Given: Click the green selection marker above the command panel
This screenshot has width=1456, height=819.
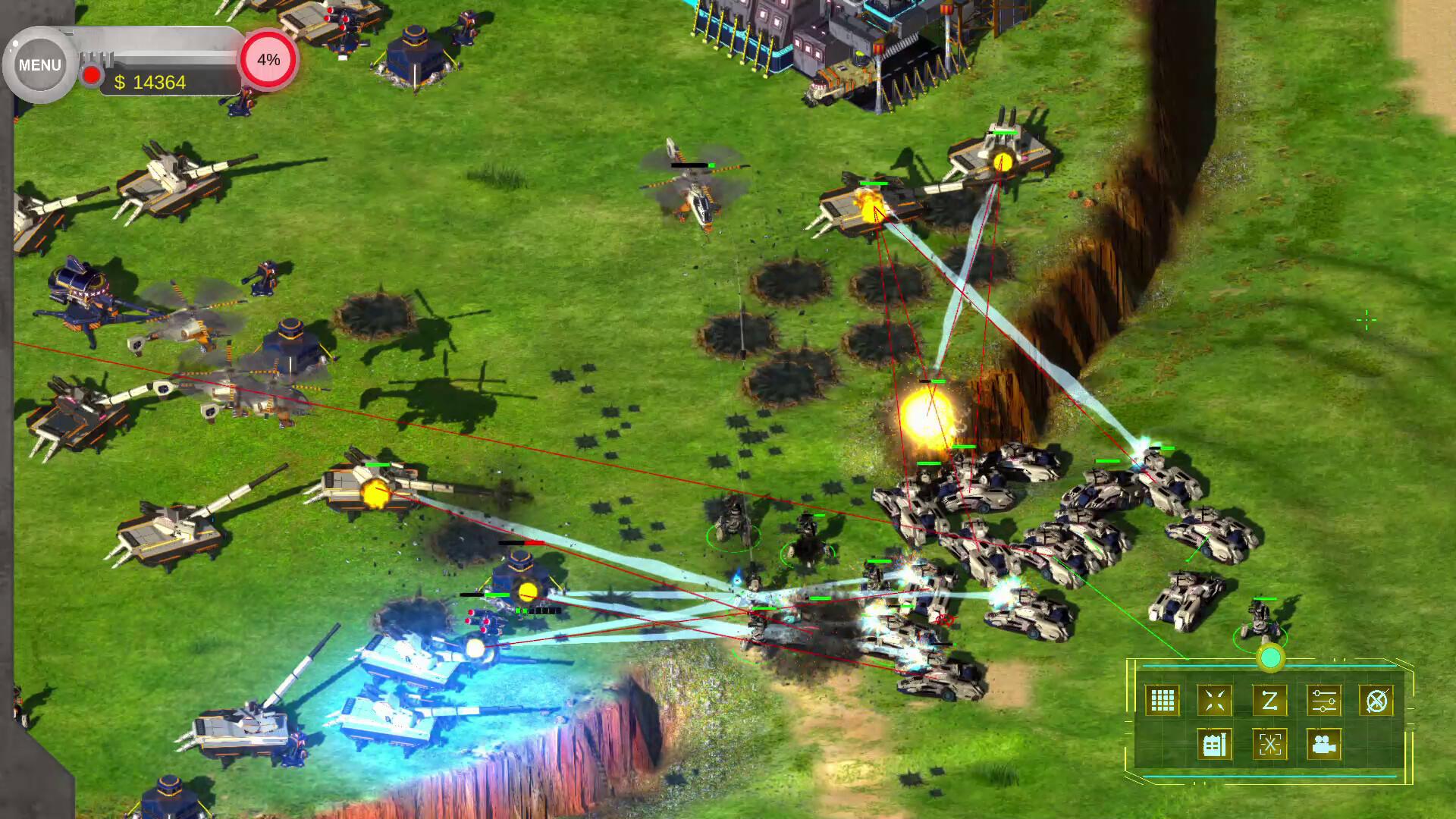Looking at the screenshot, I should coord(1272,657).
